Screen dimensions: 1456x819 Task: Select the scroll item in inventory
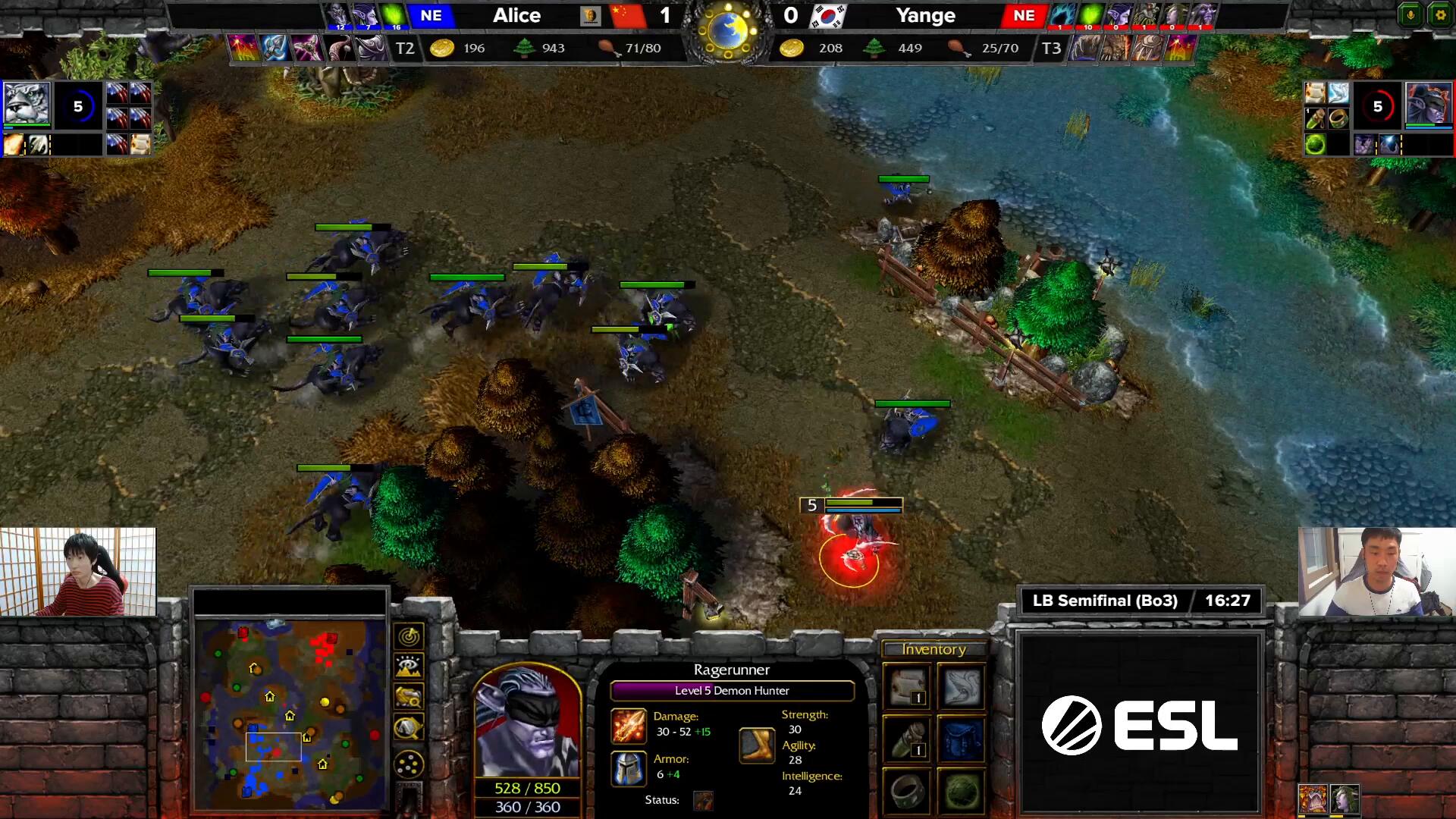pos(908,686)
